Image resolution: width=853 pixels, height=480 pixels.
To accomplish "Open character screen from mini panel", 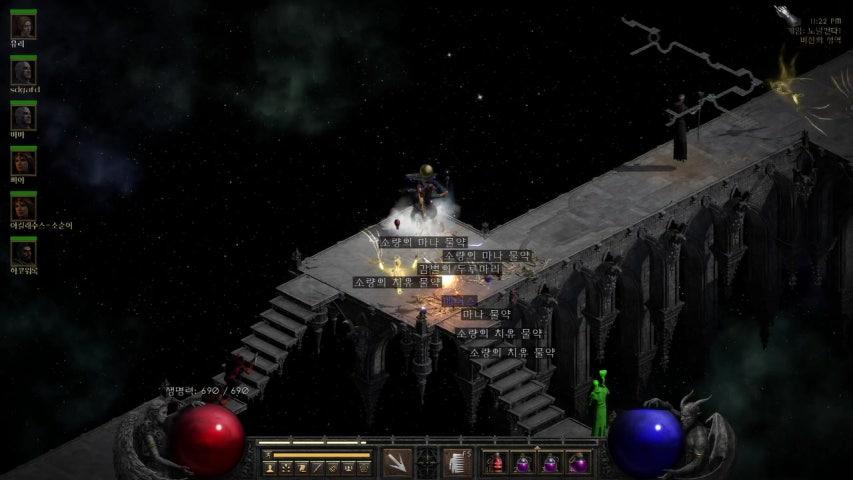I will tap(269, 468).
